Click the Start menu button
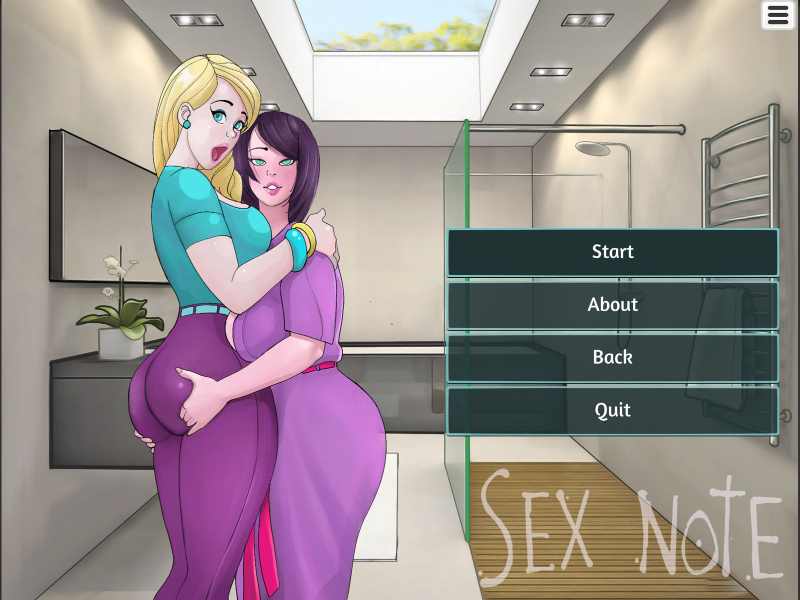 [612, 252]
